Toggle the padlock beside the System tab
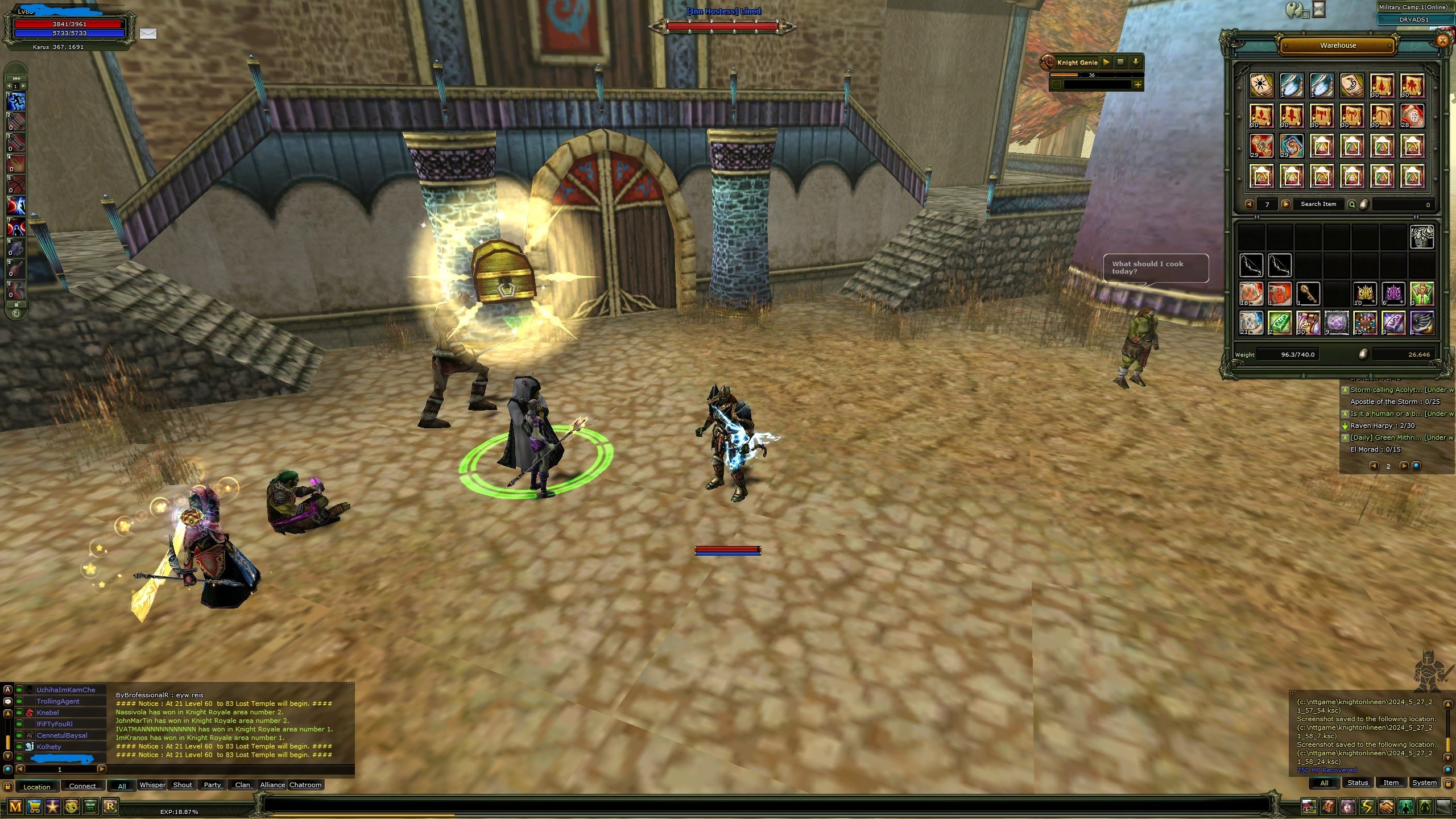Screen dimensions: 1456x819 click(x=1448, y=784)
